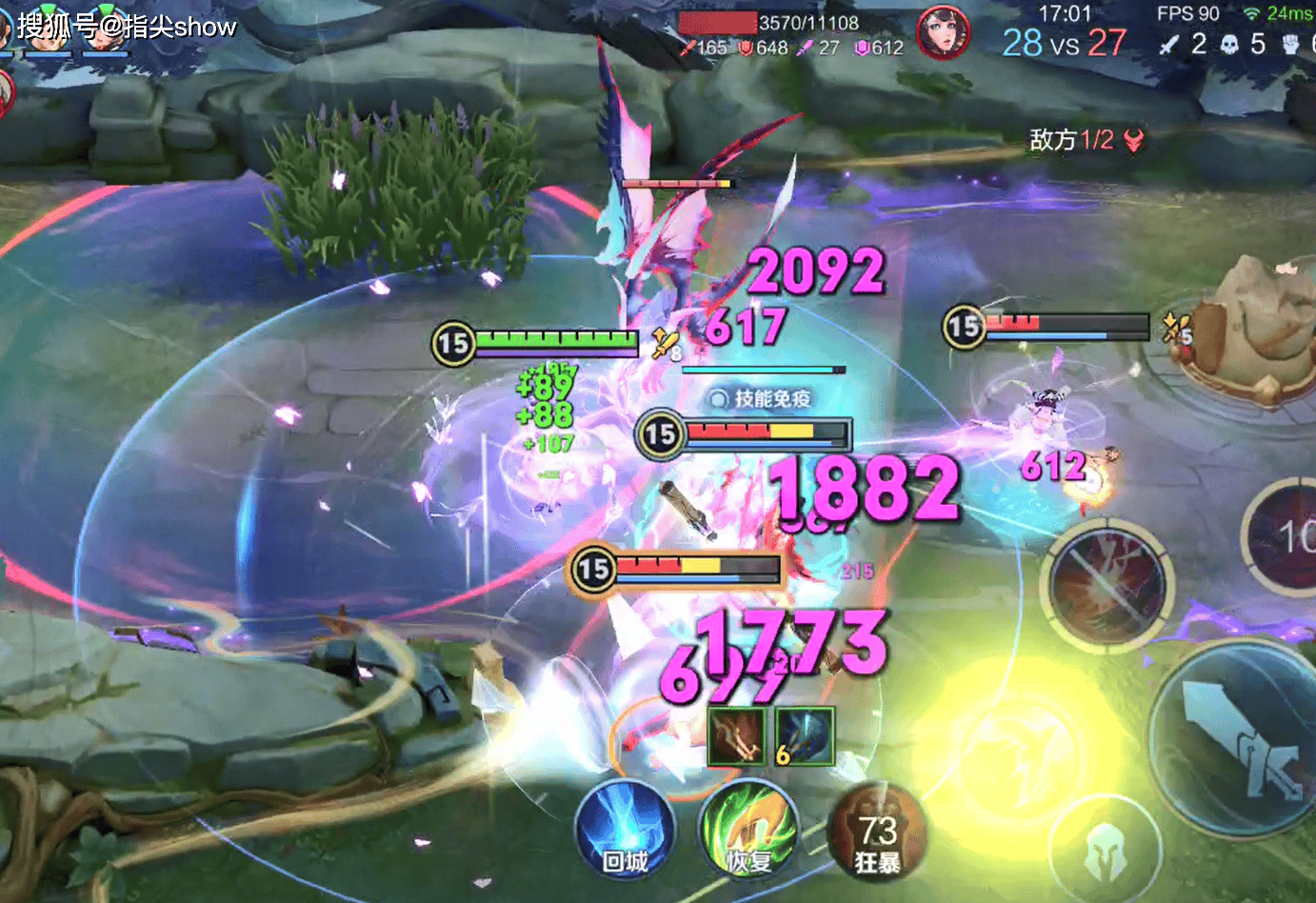Select the crossed-out silenced skill button
Image resolution: width=1316 pixels, height=903 pixels.
click(1107, 582)
